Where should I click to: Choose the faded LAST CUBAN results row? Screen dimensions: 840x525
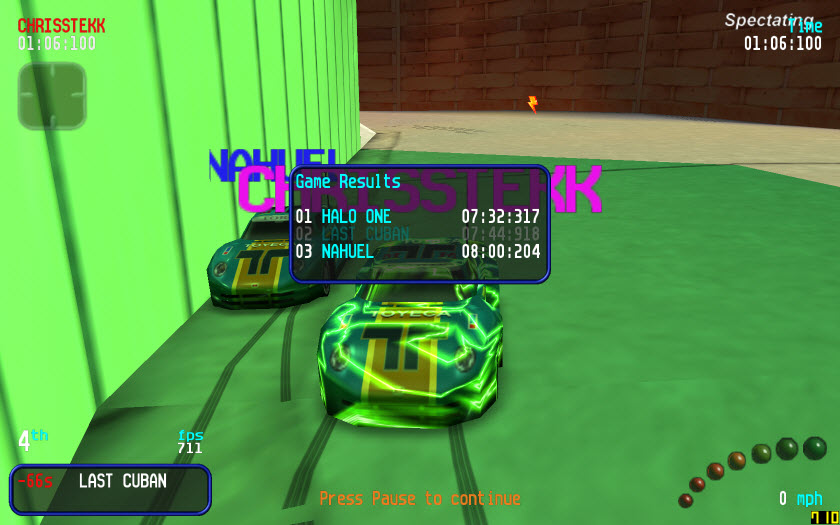[418, 234]
